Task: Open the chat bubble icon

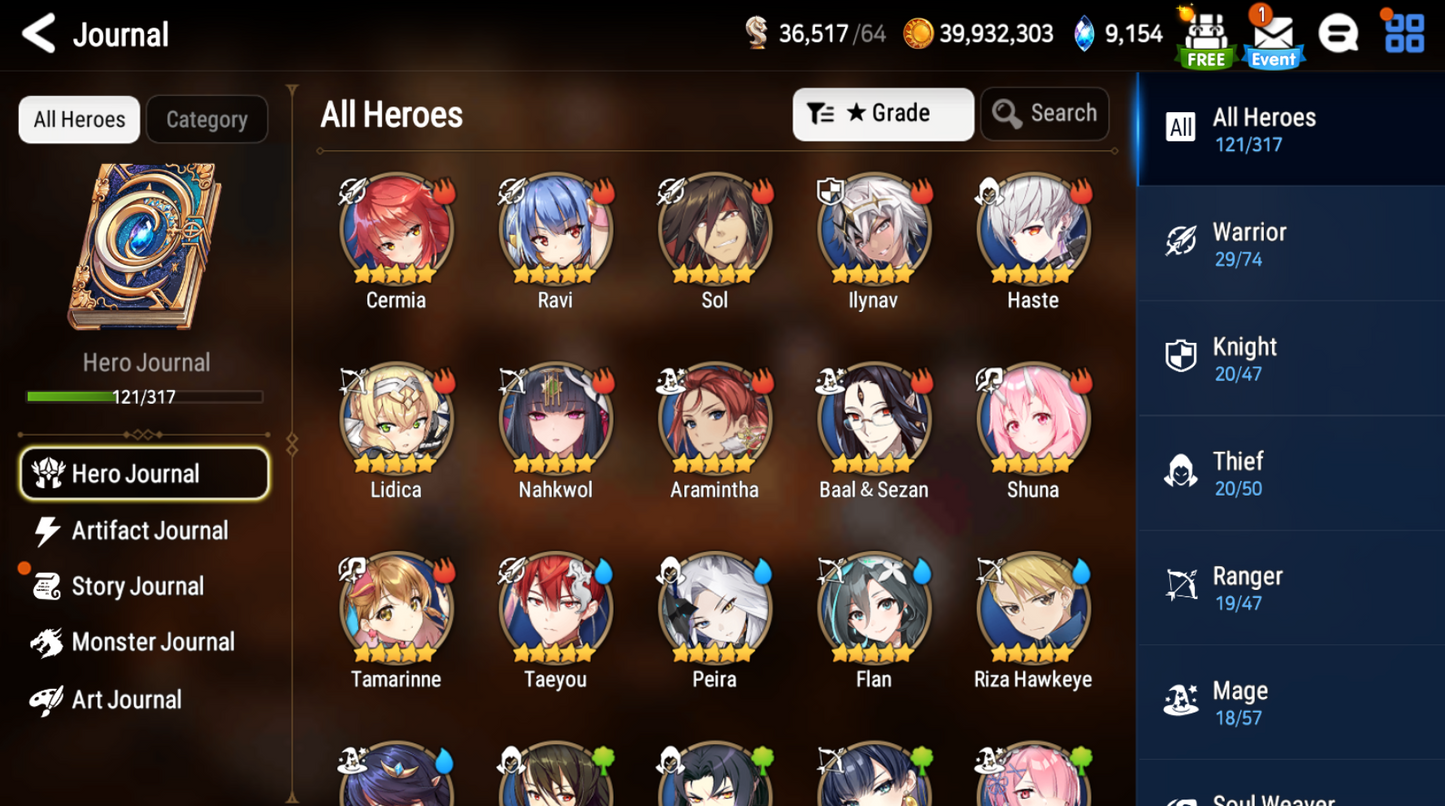Action: click(1339, 33)
